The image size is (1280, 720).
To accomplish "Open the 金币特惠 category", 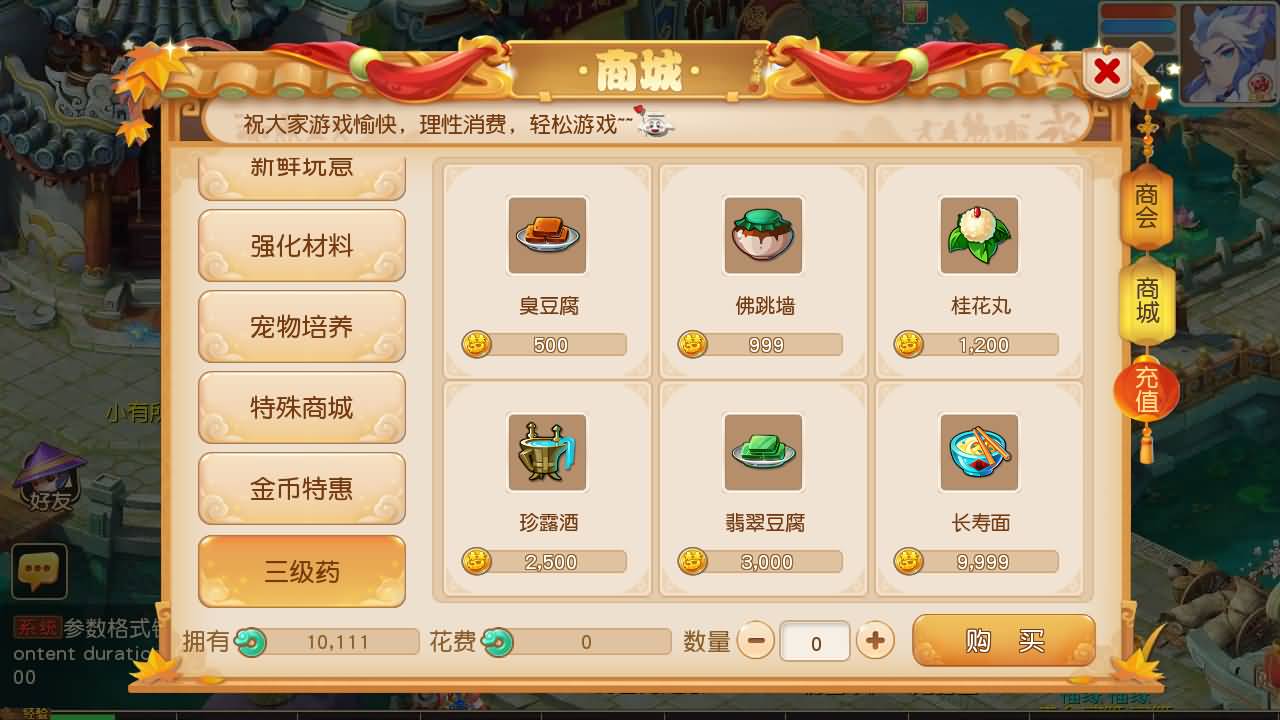I will coord(301,488).
